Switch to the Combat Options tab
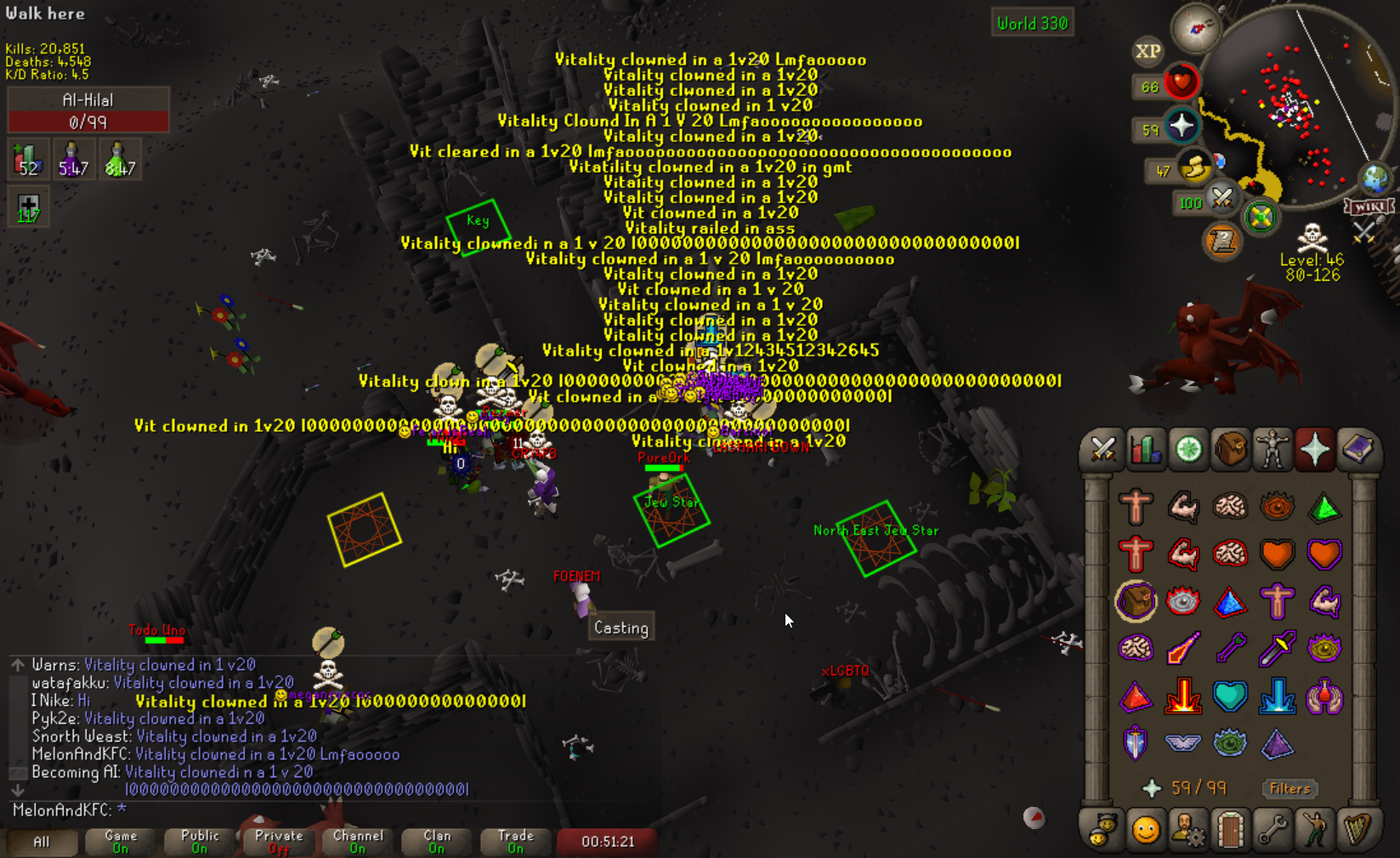 tap(1102, 449)
